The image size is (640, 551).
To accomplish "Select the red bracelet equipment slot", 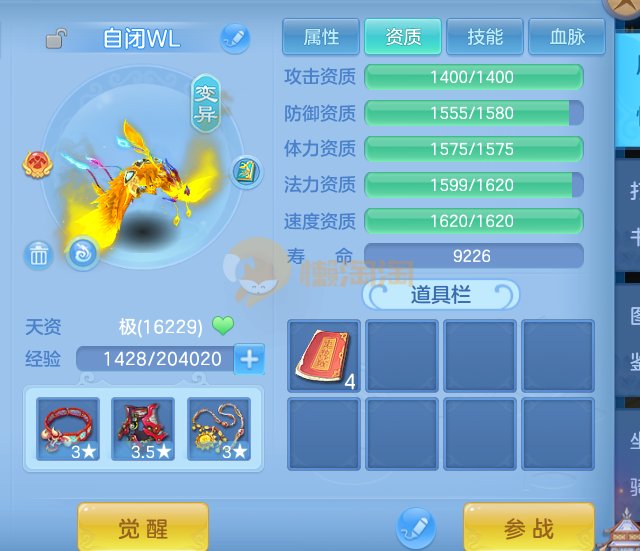I will pyautogui.click(x=68, y=429).
